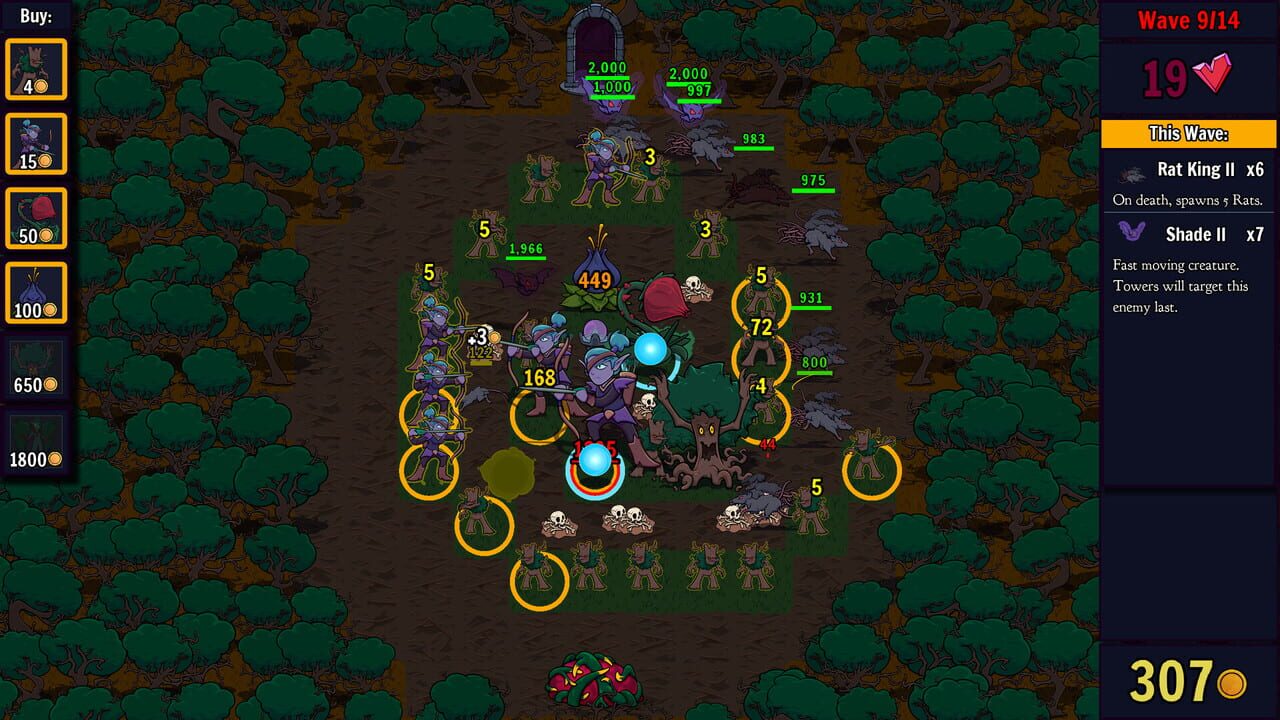The width and height of the screenshot is (1280, 720).
Task: Purchase the rose plant for 50 gold
Action: (x=37, y=218)
